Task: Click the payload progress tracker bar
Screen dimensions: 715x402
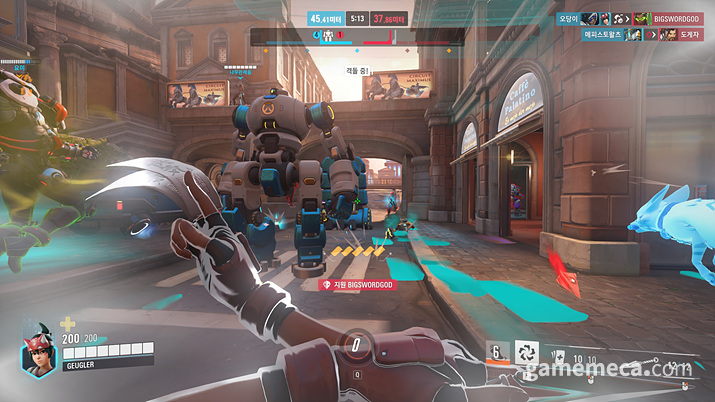Action: click(357, 37)
